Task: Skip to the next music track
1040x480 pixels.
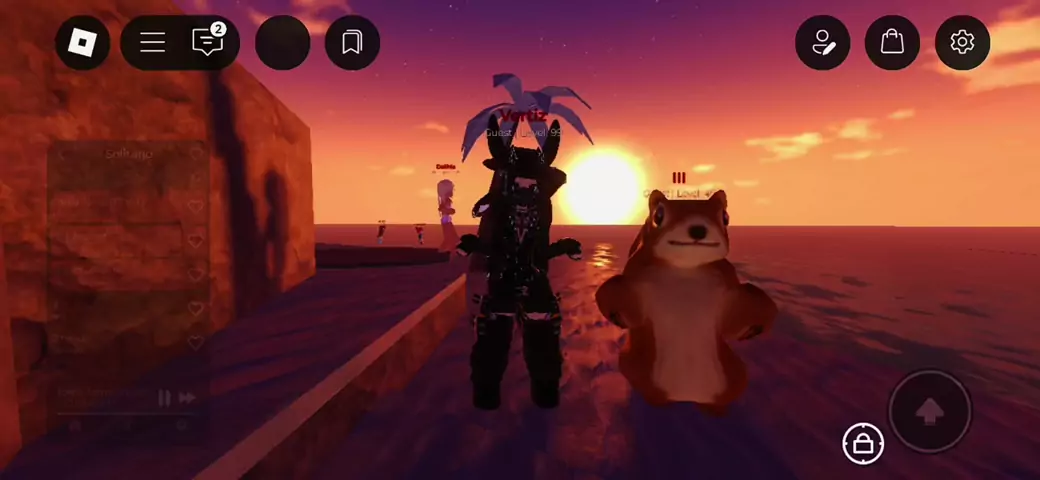Action: tap(186, 397)
